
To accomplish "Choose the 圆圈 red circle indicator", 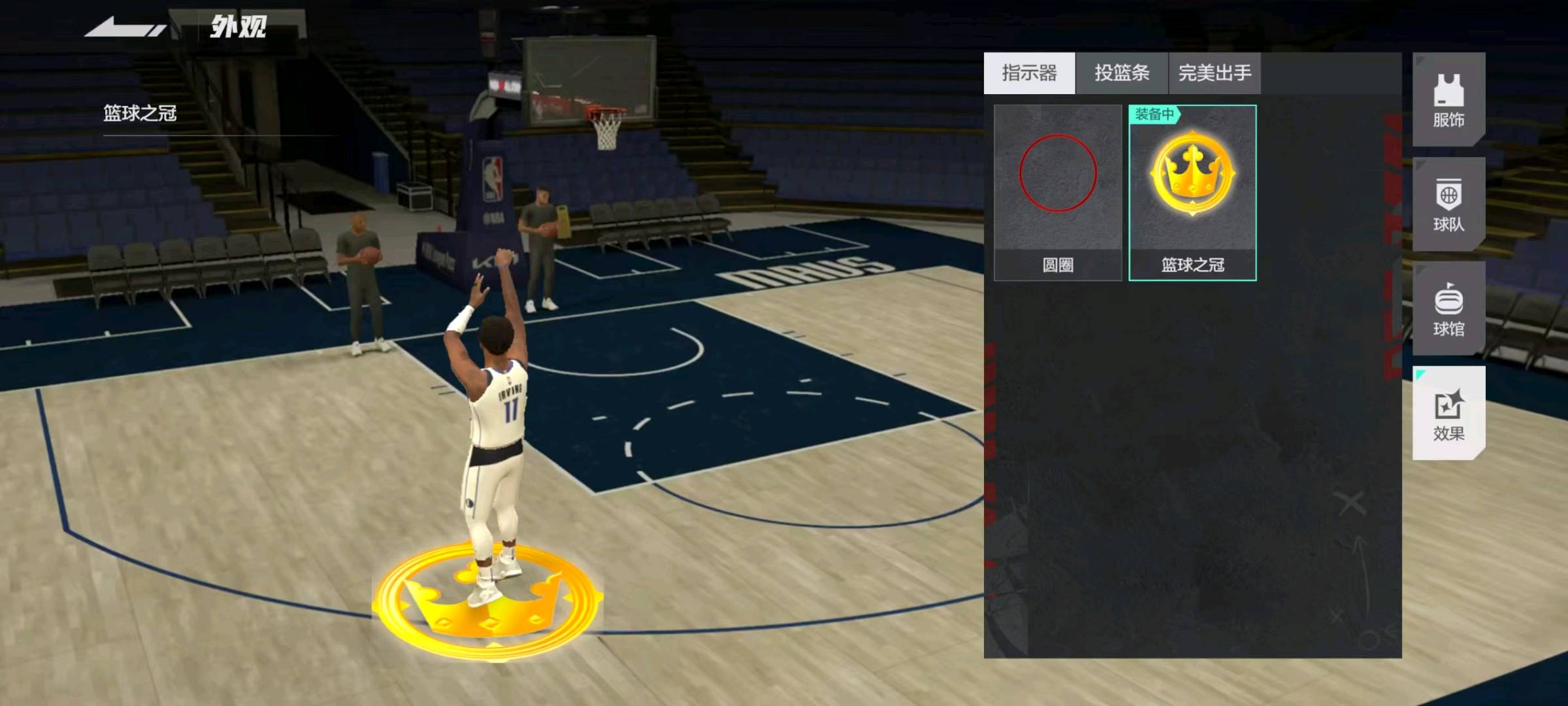I will coord(1058,193).
